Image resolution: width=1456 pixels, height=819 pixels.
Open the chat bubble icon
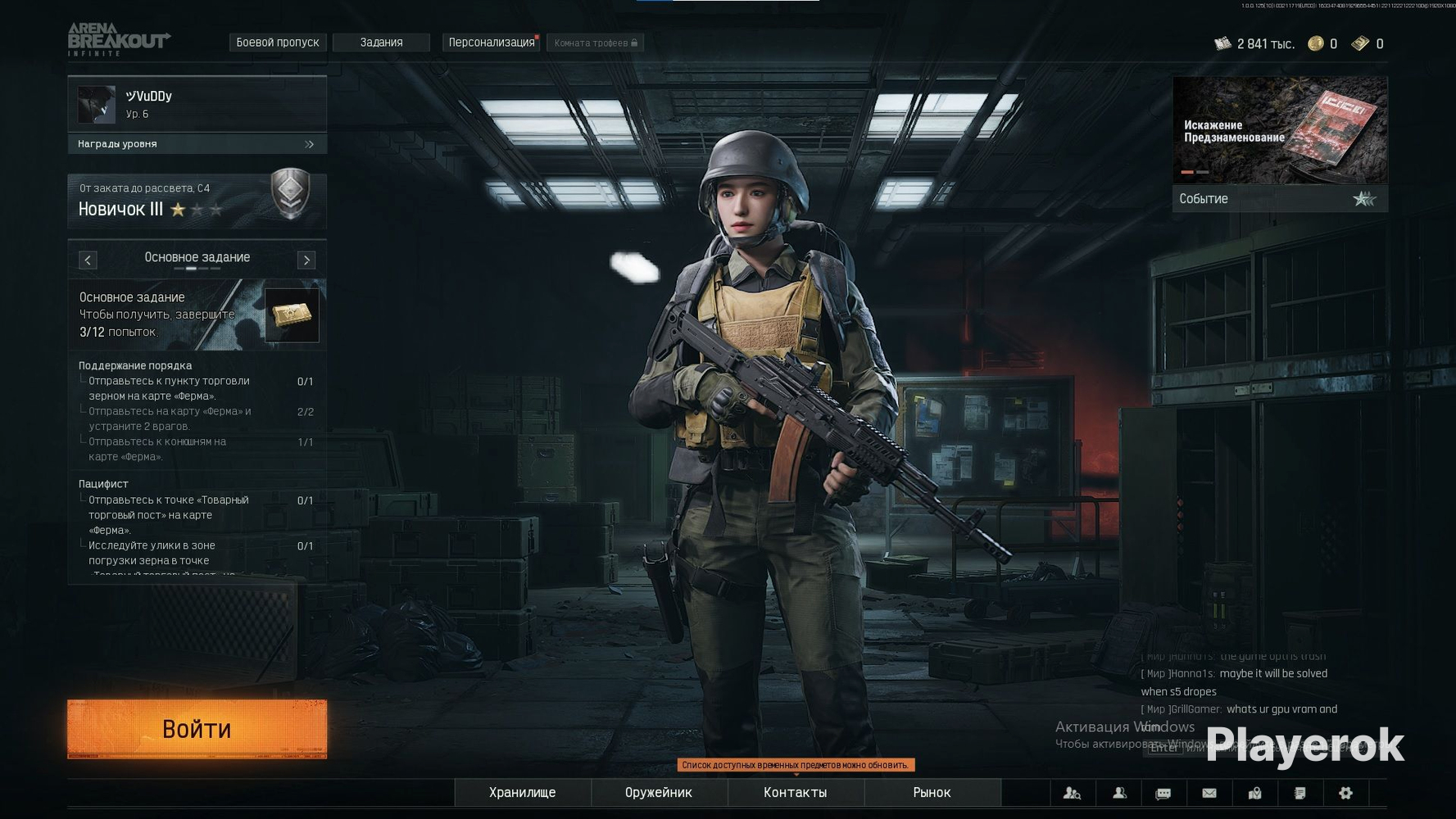1163,793
